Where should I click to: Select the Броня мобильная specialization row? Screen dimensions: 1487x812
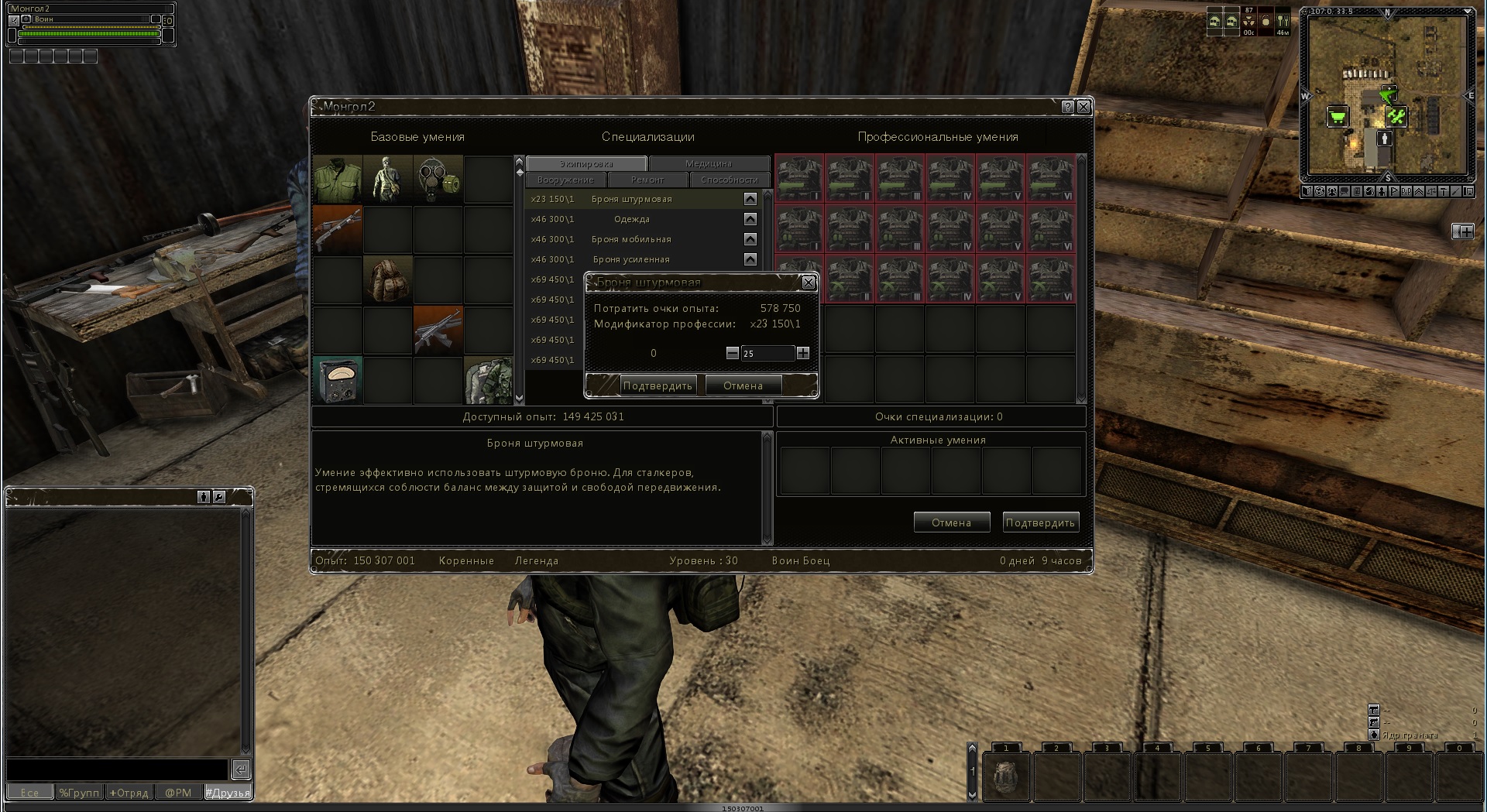click(x=631, y=239)
